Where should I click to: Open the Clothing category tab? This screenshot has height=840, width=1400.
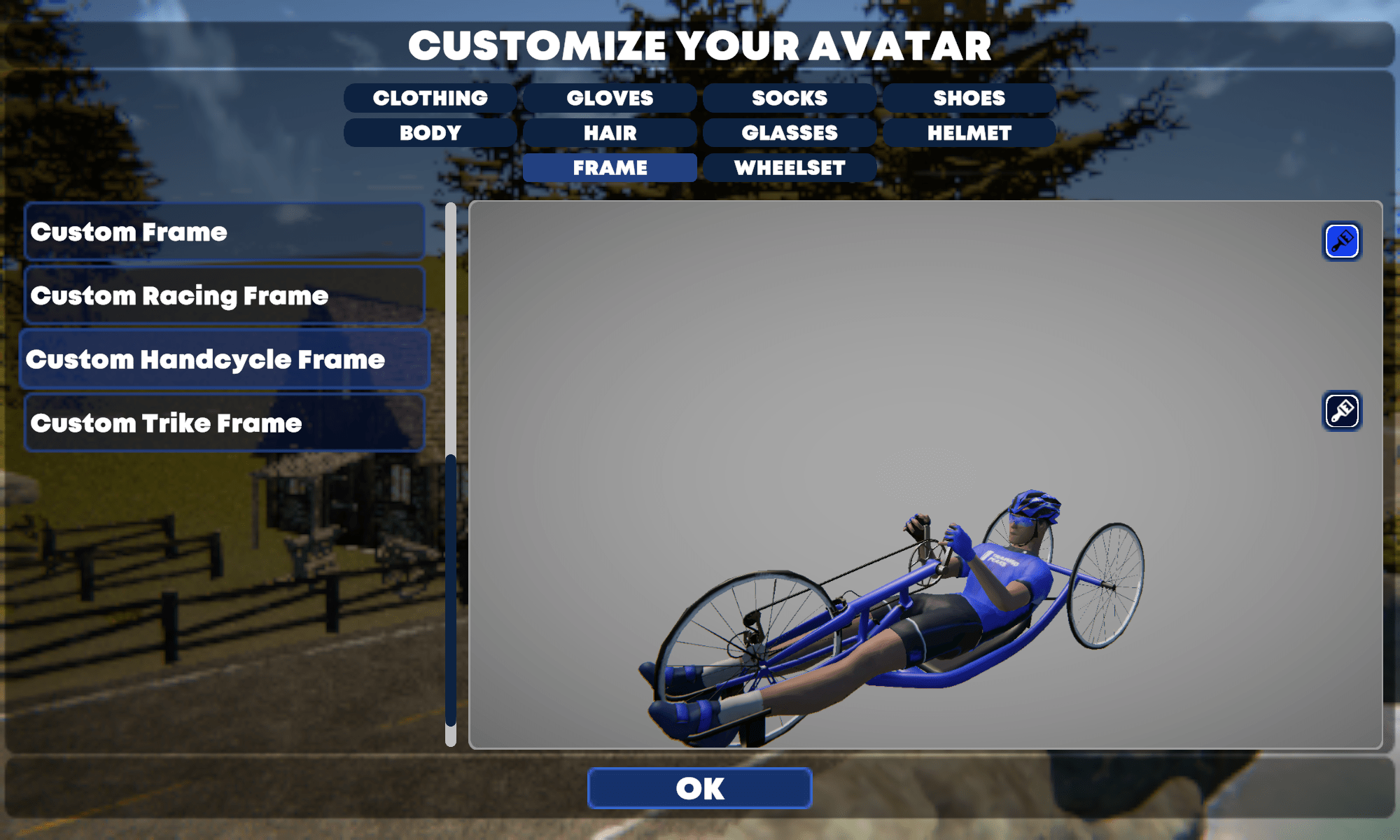[x=430, y=98]
